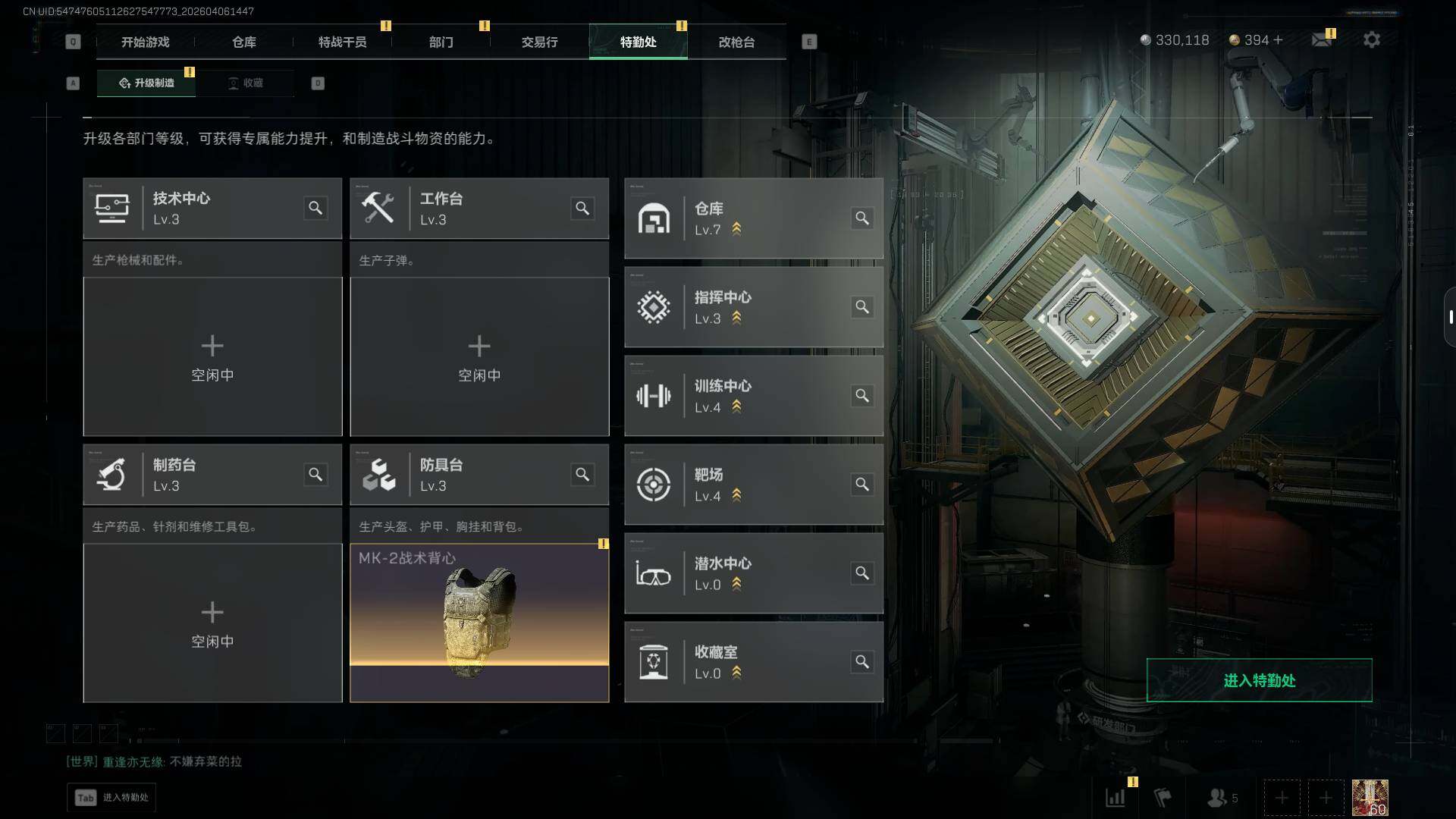Choose the 训练中心 facility row
This screenshot has height=819, width=1456.
pyautogui.click(x=753, y=396)
